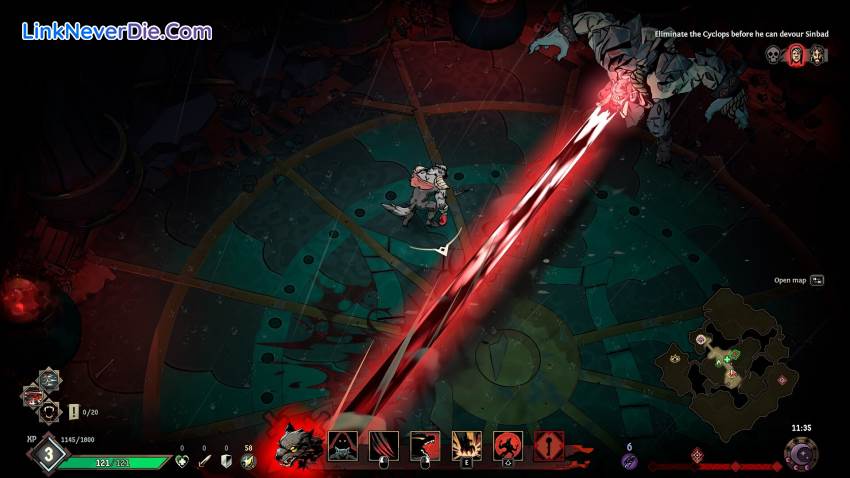
Task: Use the howling werewolf ability
Action: tap(508, 445)
